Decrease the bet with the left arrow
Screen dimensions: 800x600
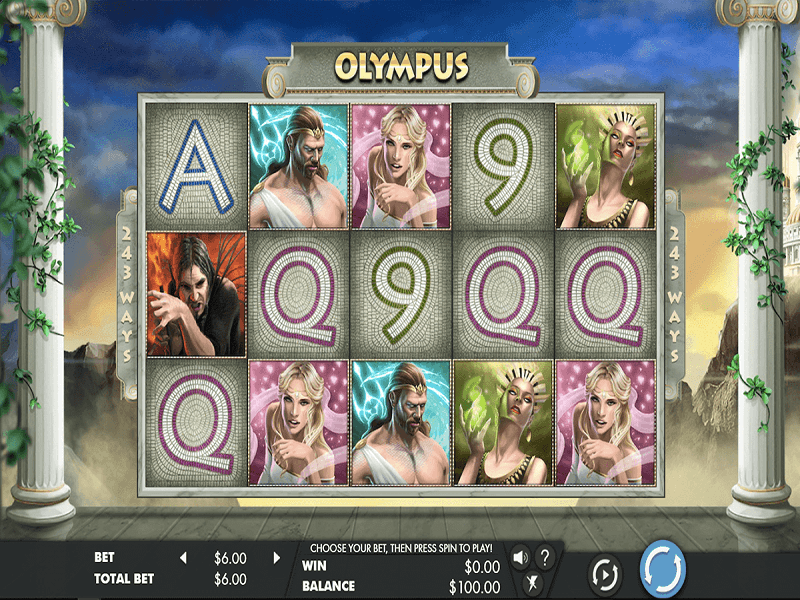183,558
